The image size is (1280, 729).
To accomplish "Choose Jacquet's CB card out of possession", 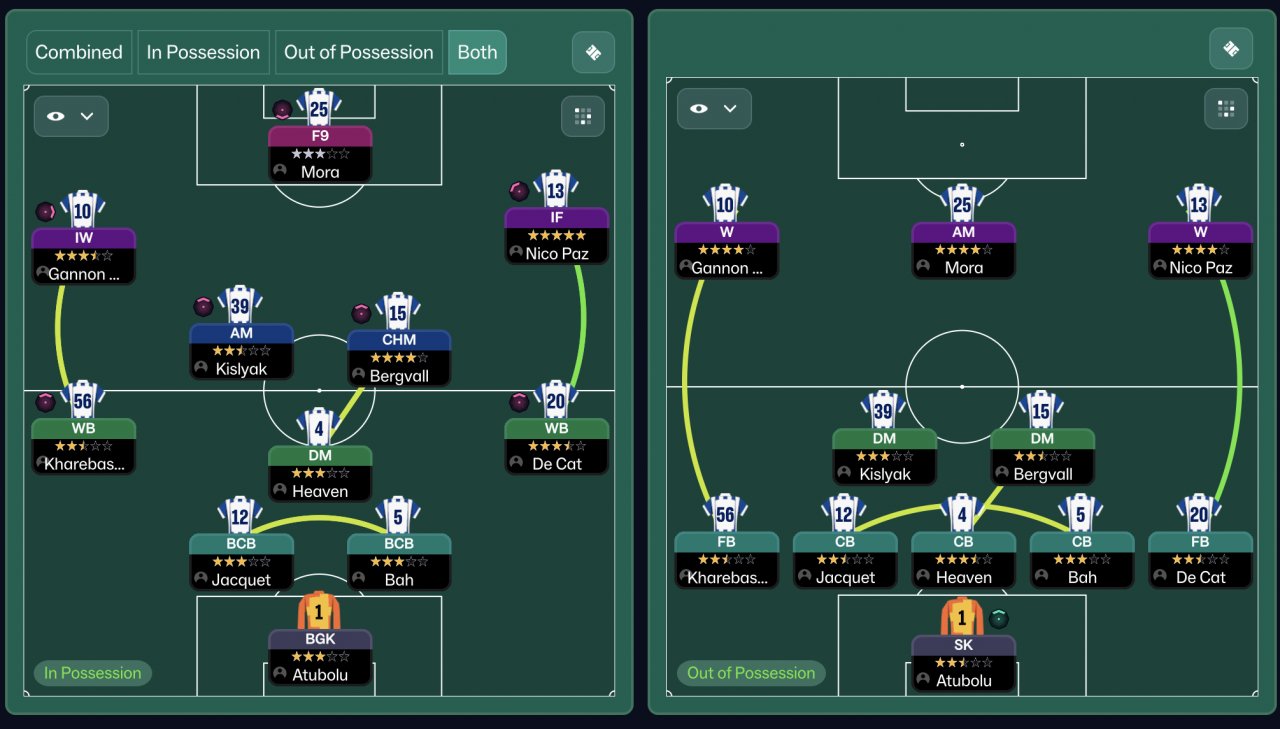I will pos(845,559).
